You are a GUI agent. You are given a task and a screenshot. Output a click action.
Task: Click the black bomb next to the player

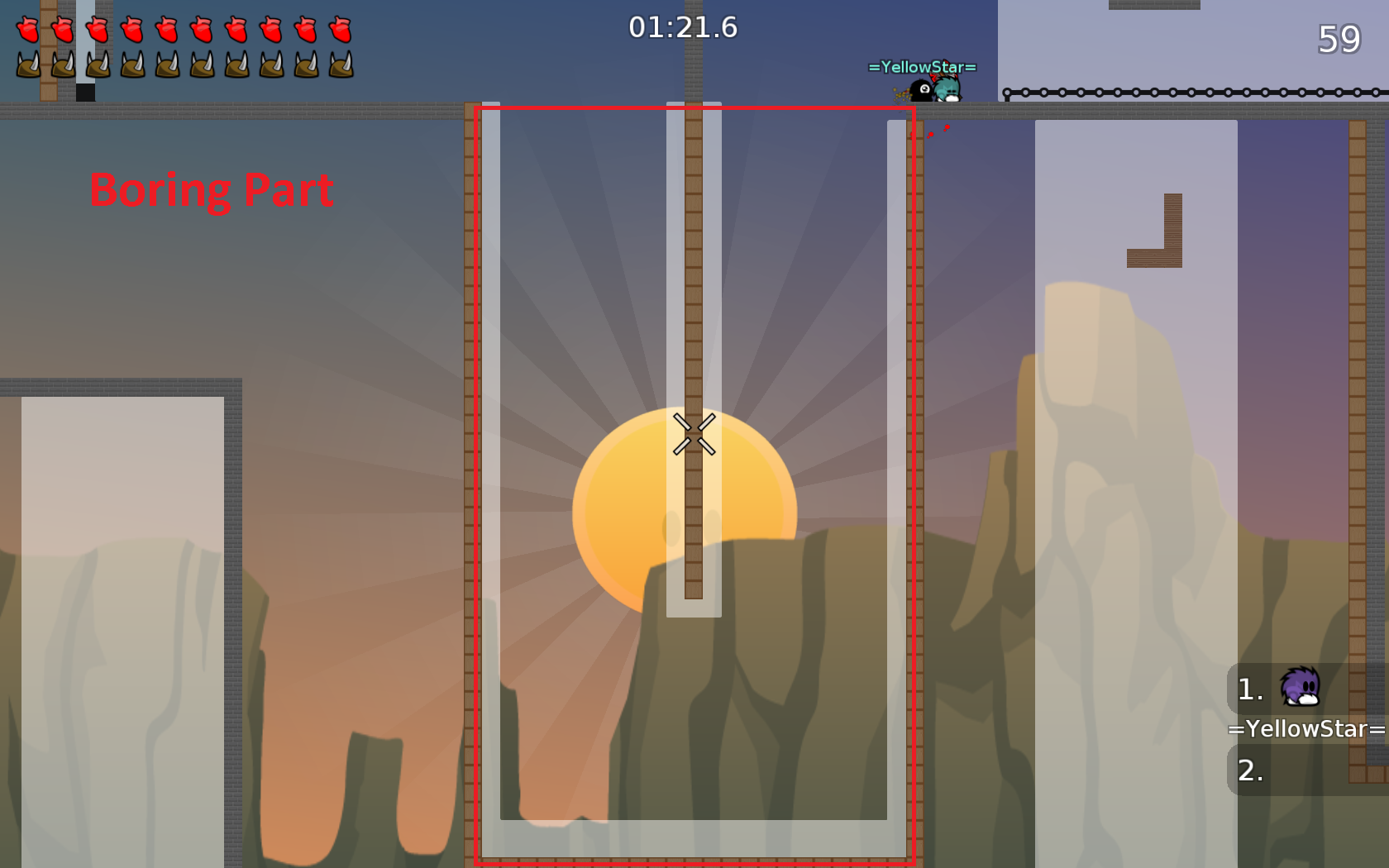tap(920, 91)
